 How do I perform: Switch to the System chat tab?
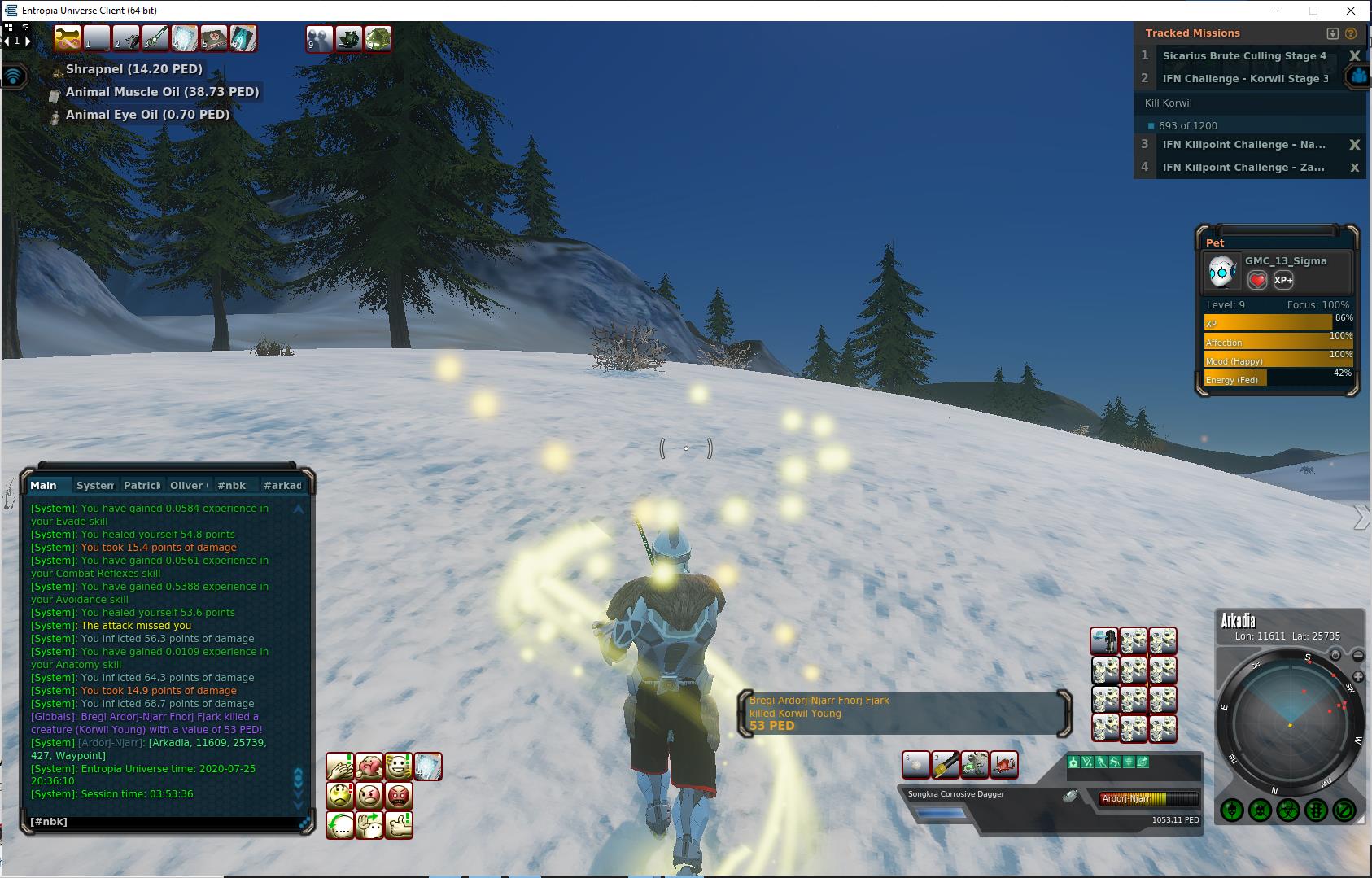pyautogui.click(x=94, y=486)
